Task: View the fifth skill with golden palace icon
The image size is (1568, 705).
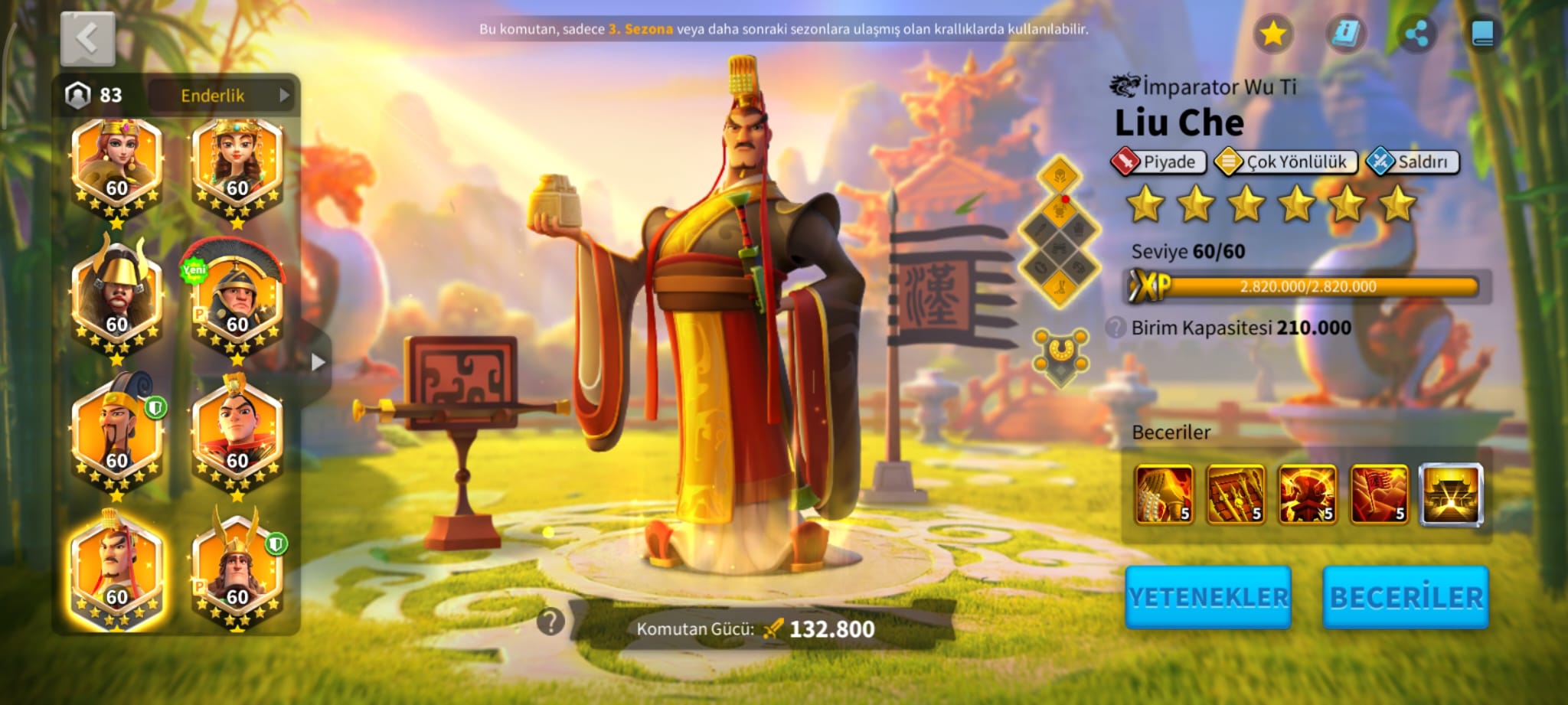Action: pyautogui.click(x=1451, y=494)
